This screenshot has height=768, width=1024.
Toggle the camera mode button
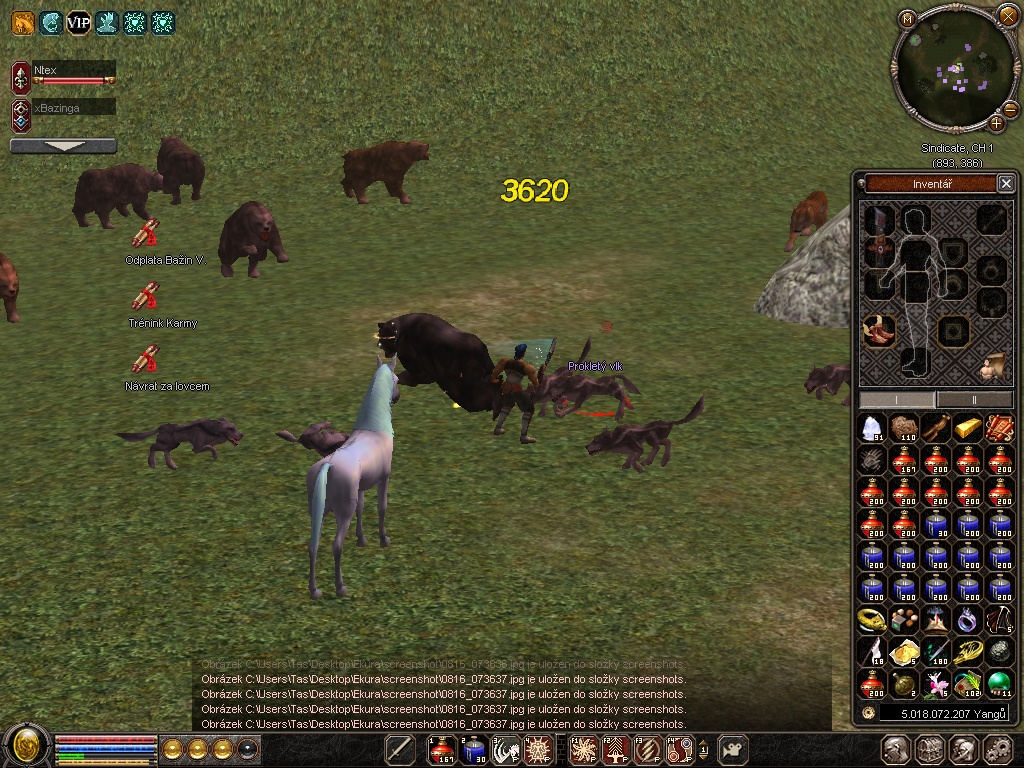click(734, 749)
